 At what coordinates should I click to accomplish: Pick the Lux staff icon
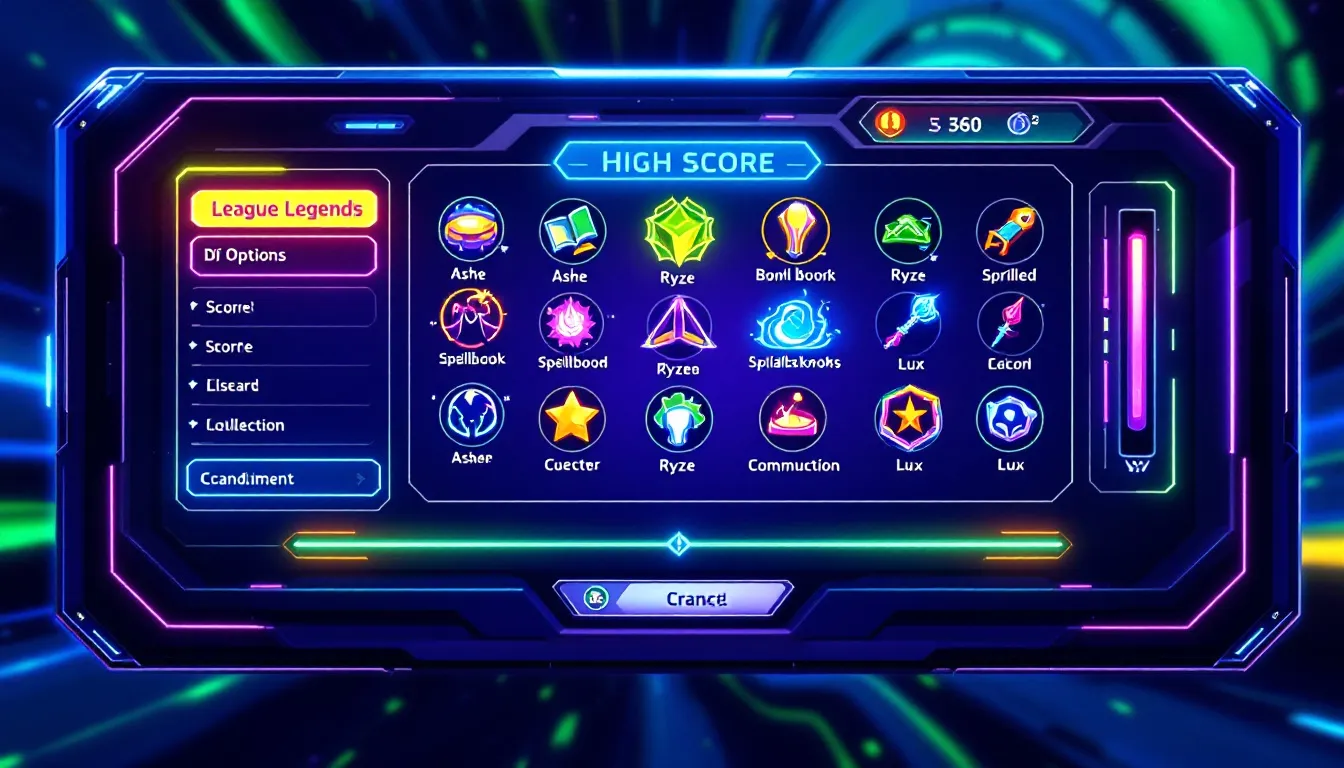[908, 323]
